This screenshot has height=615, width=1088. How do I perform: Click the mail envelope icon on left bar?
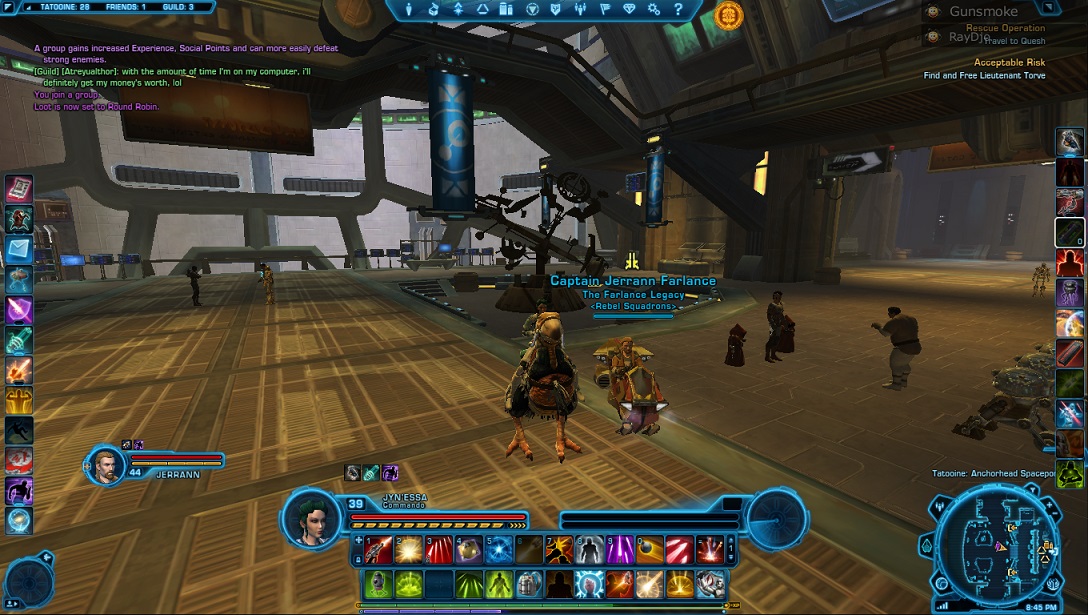(x=19, y=248)
